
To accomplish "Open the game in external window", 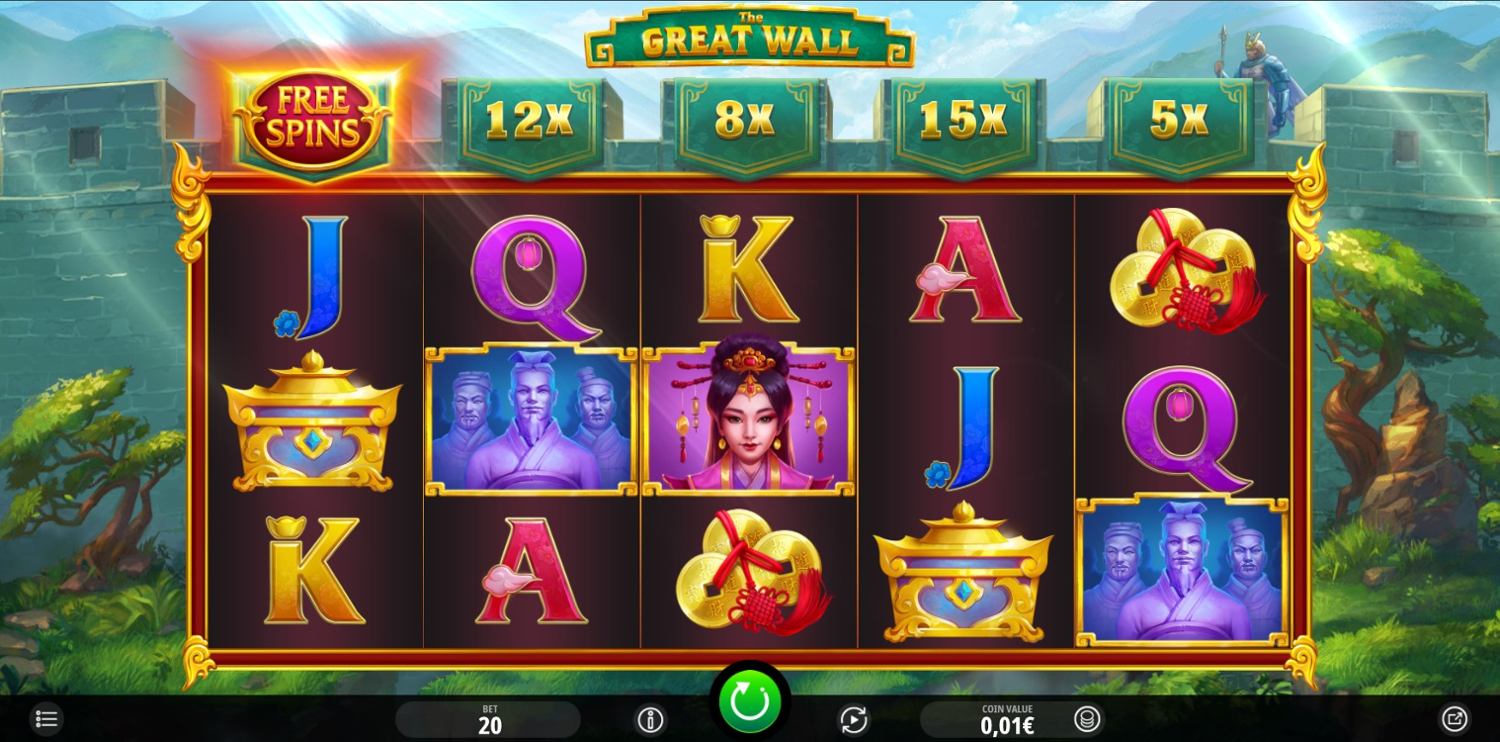I will click(x=1454, y=718).
